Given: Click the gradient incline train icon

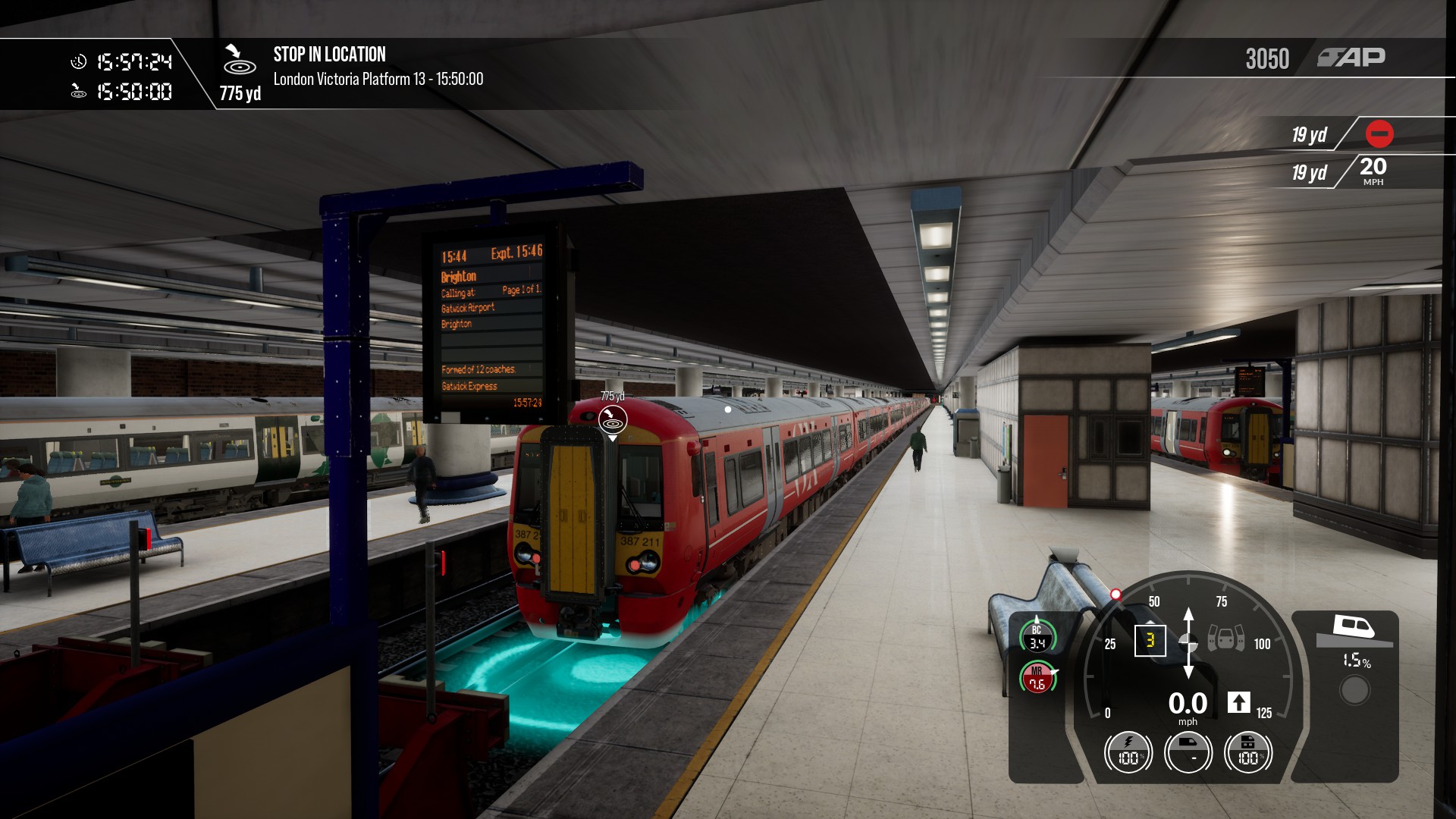Looking at the screenshot, I should [1354, 628].
